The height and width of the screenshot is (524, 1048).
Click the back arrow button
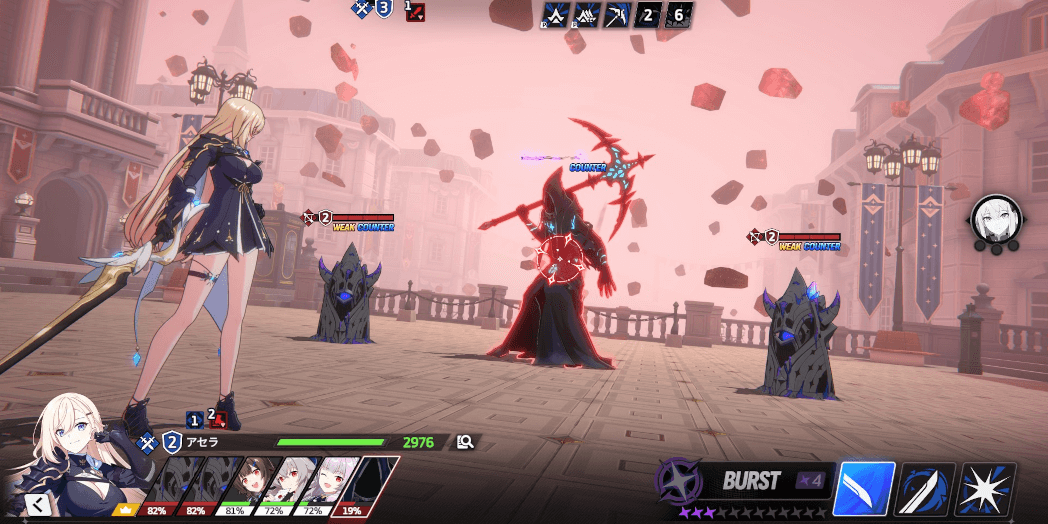pos(37,503)
